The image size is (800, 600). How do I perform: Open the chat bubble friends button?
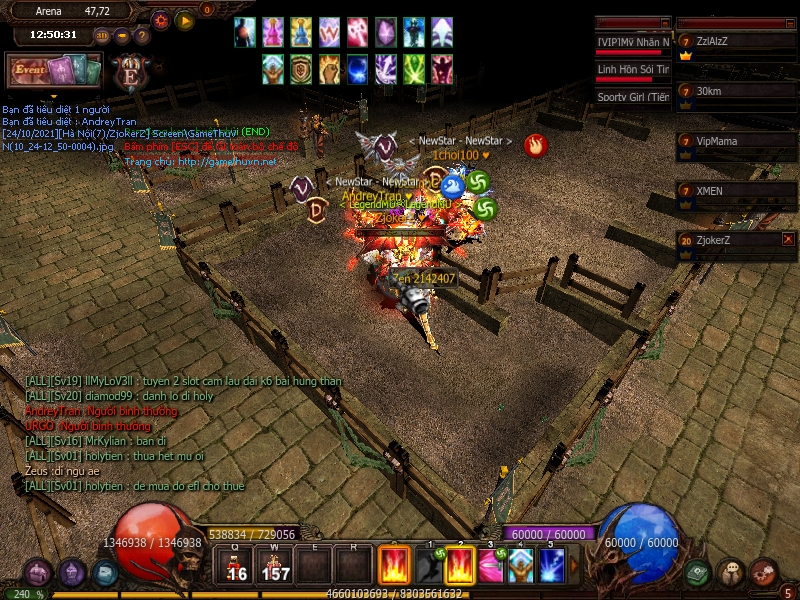731,573
